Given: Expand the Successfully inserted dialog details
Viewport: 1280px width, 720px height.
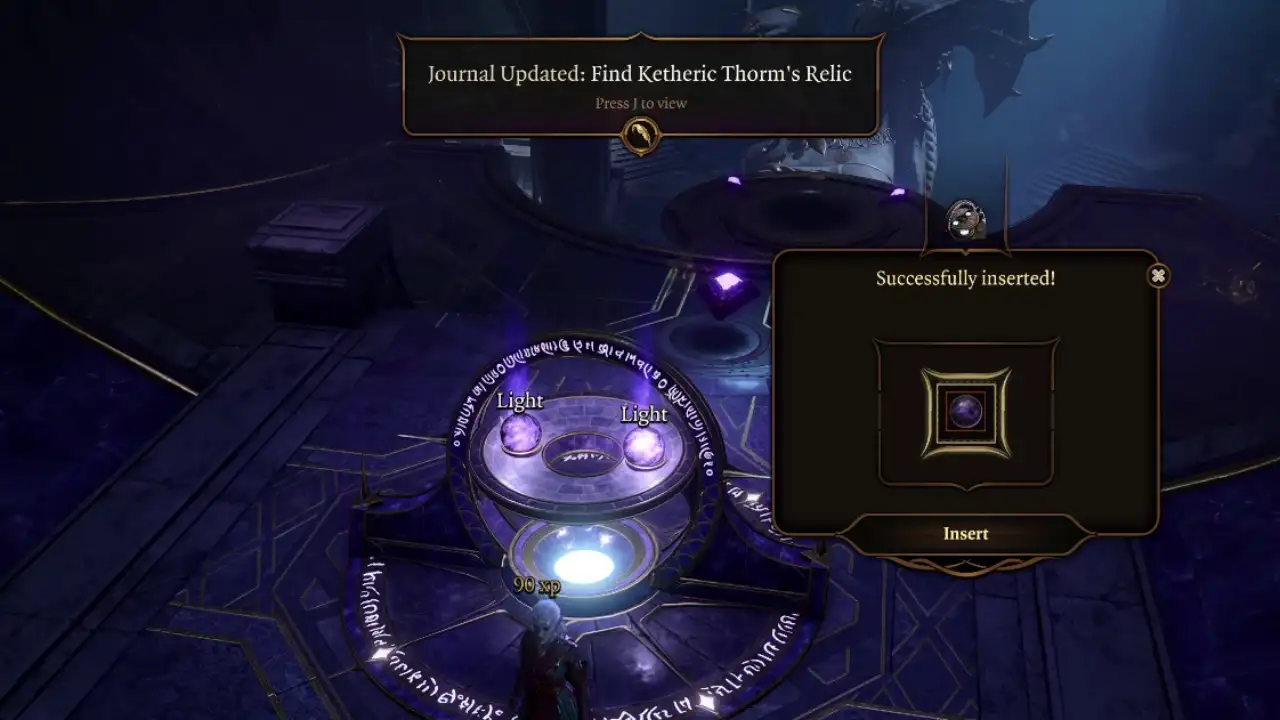Looking at the screenshot, I should click(x=964, y=278).
